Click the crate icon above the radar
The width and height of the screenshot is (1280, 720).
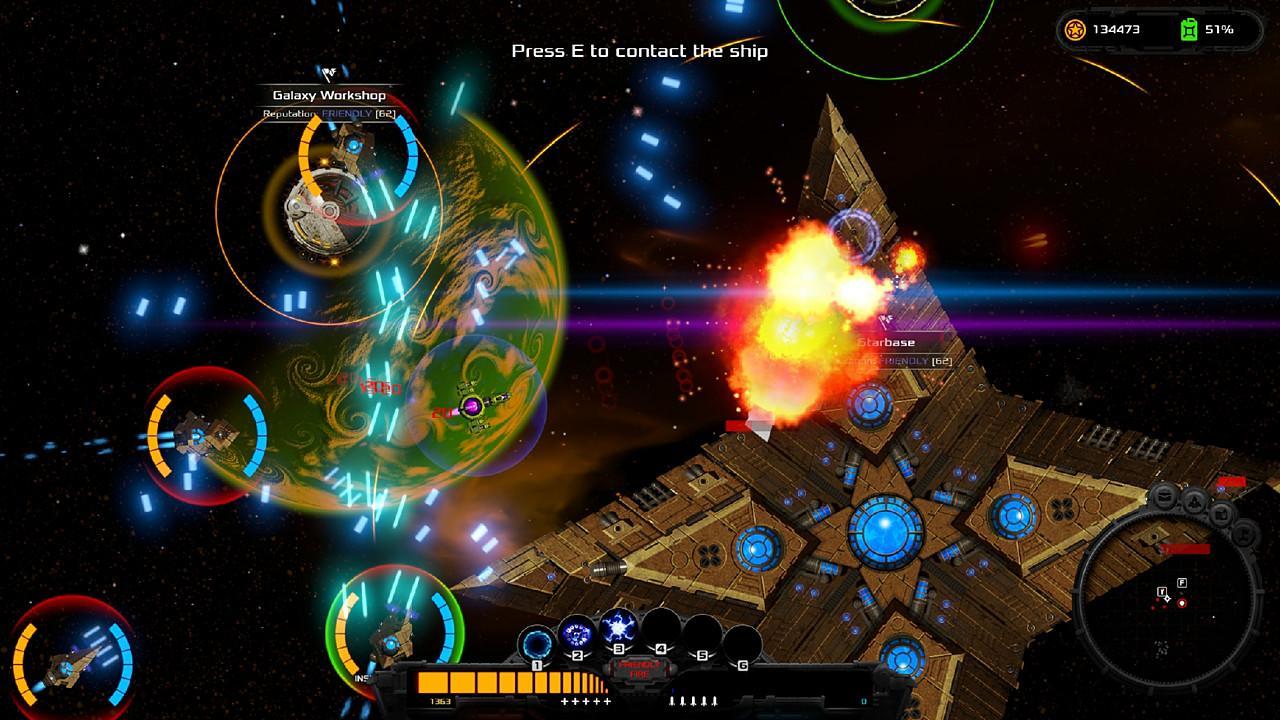tap(1221, 513)
